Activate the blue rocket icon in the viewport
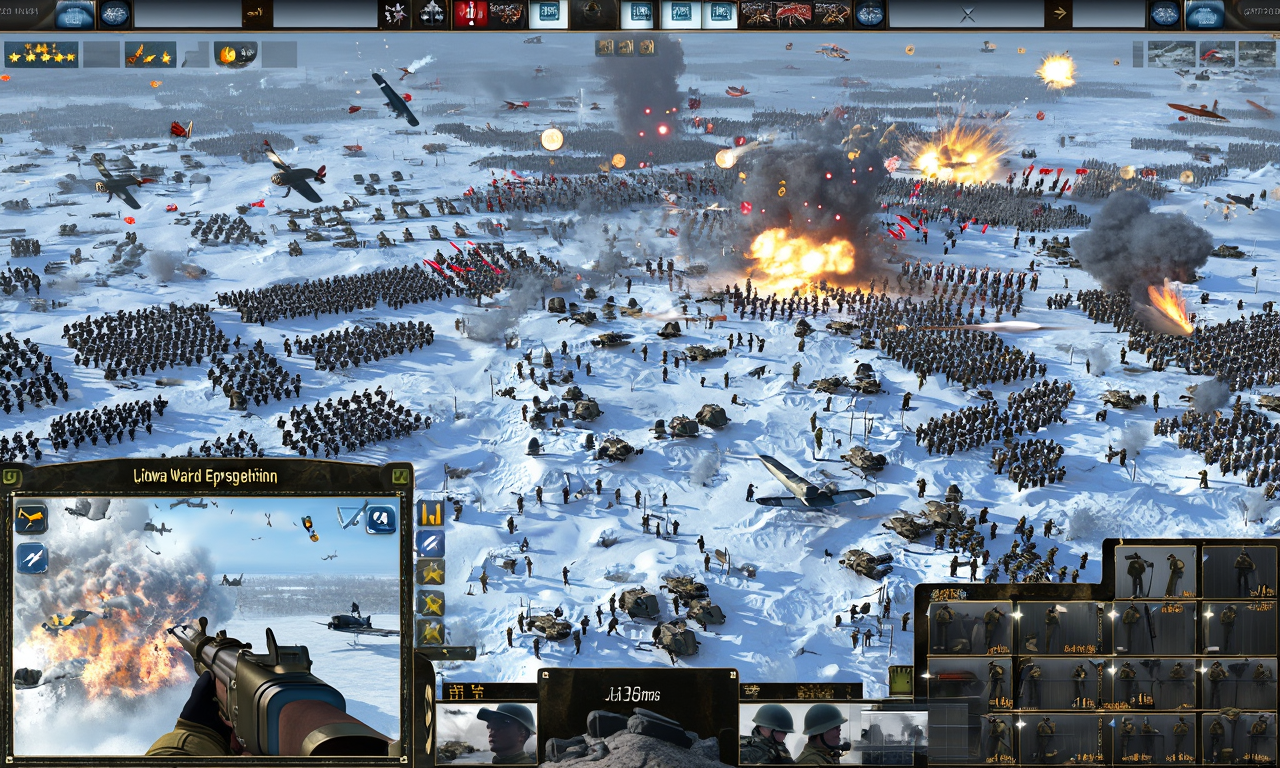The image size is (1280, 768). 31,557
